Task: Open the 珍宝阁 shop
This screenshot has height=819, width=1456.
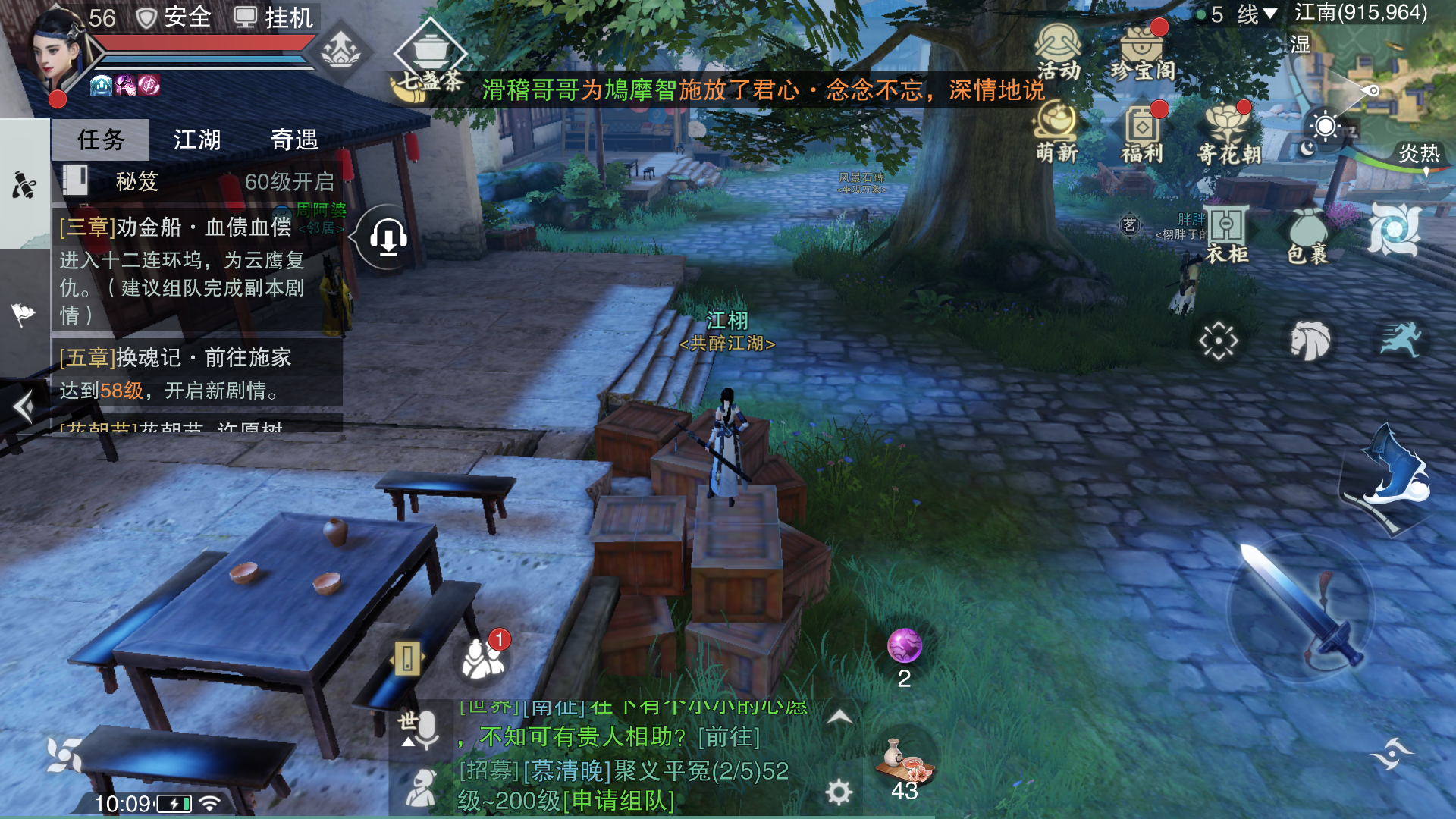Action: 1143,53
